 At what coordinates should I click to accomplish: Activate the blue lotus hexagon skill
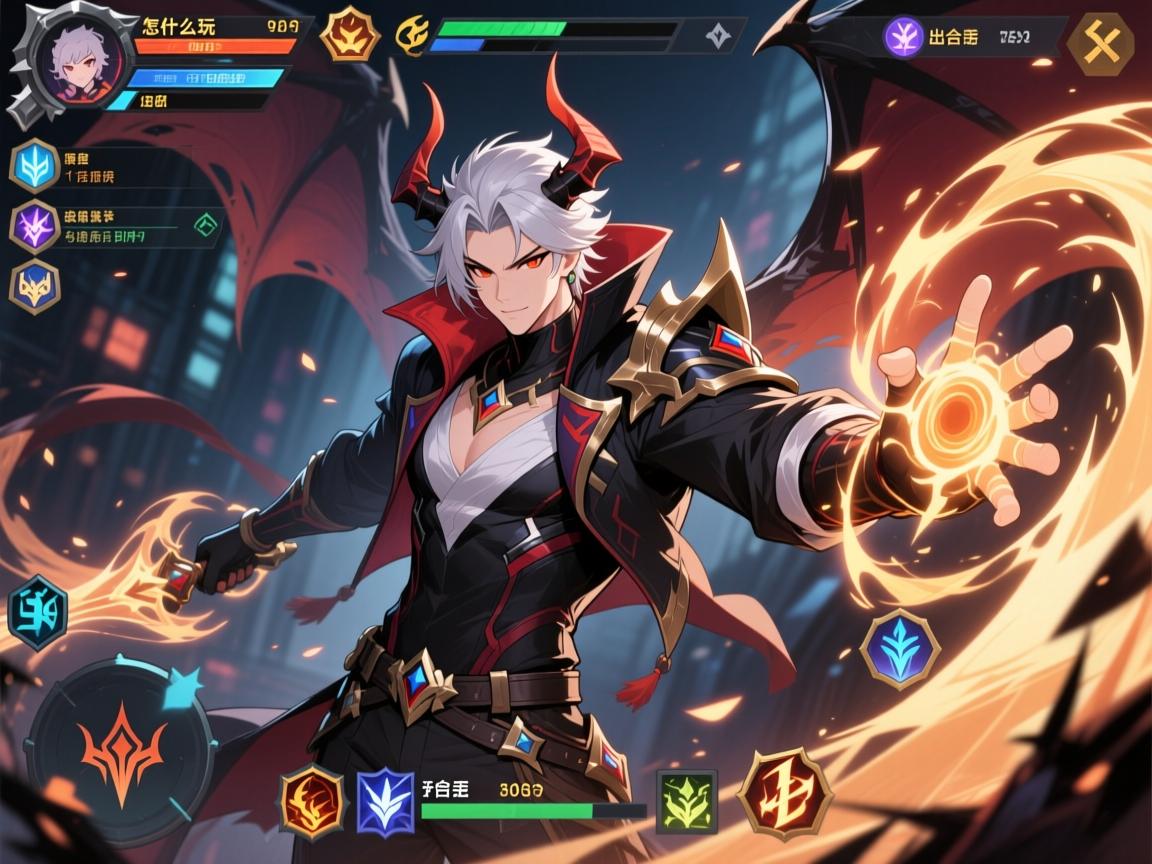point(900,648)
